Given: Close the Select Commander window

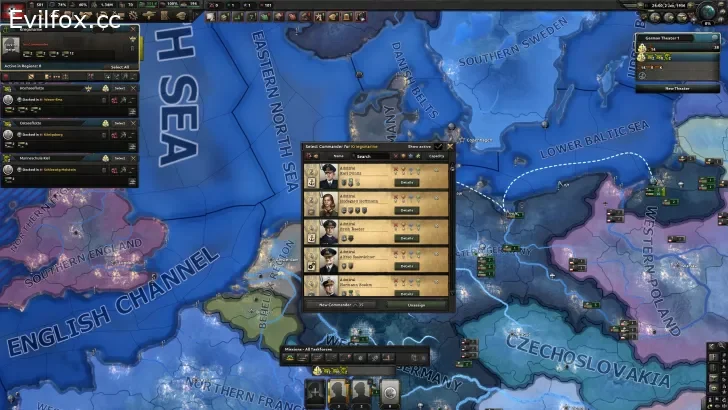Looking at the screenshot, I should [450, 146].
